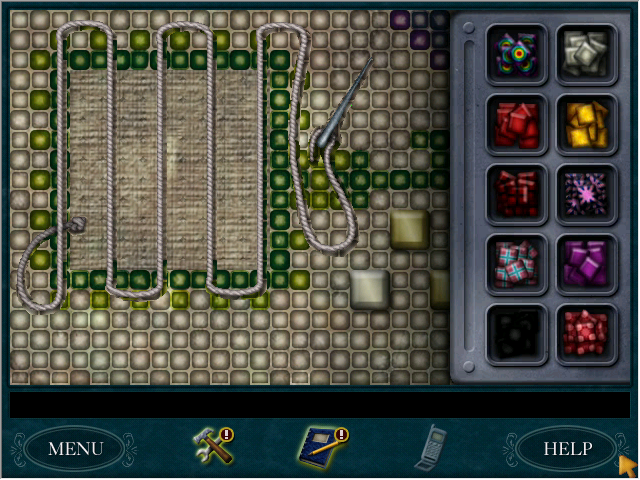Open the cell phone icon
640x480 pixels.
[x=431, y=446]
